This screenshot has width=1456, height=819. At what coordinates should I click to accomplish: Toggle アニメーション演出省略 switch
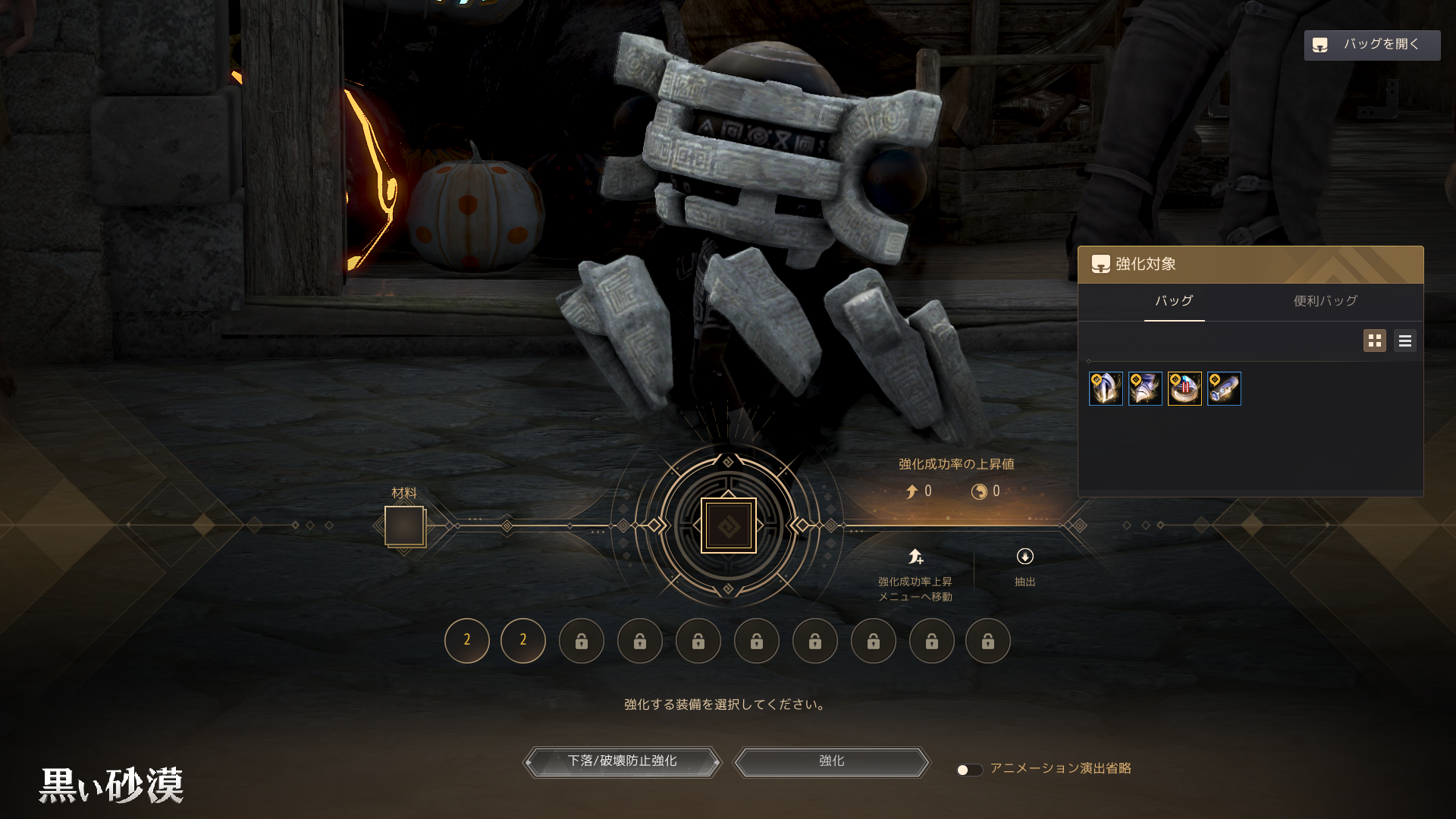(968, 770)
